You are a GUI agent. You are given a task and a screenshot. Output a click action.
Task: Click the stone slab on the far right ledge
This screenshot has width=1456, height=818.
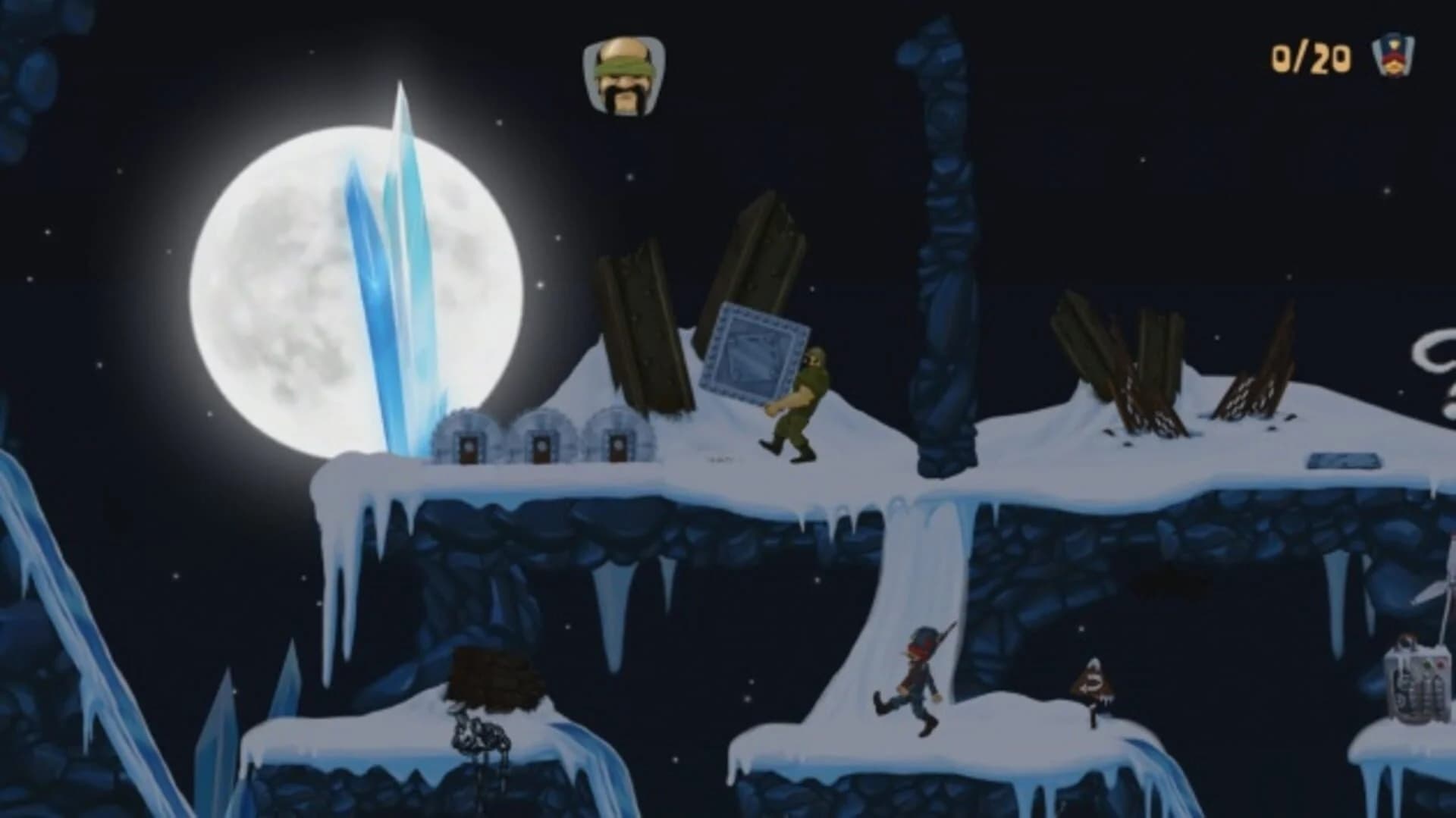click(x=1344, y=459)
